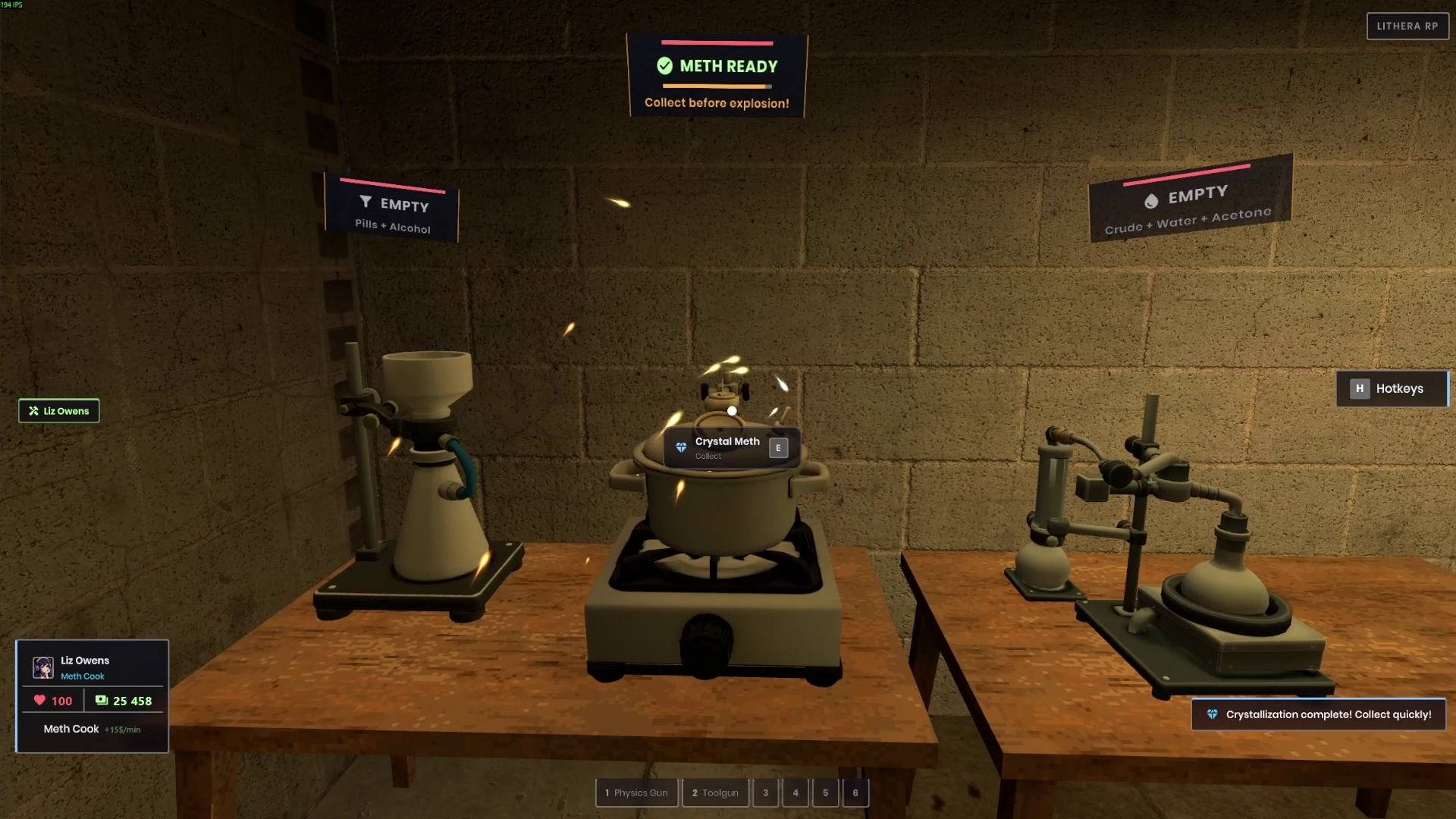Screen dimensions: 1456x819
Task: Open Liz Owens' character avatar
Action: [43, 667]
